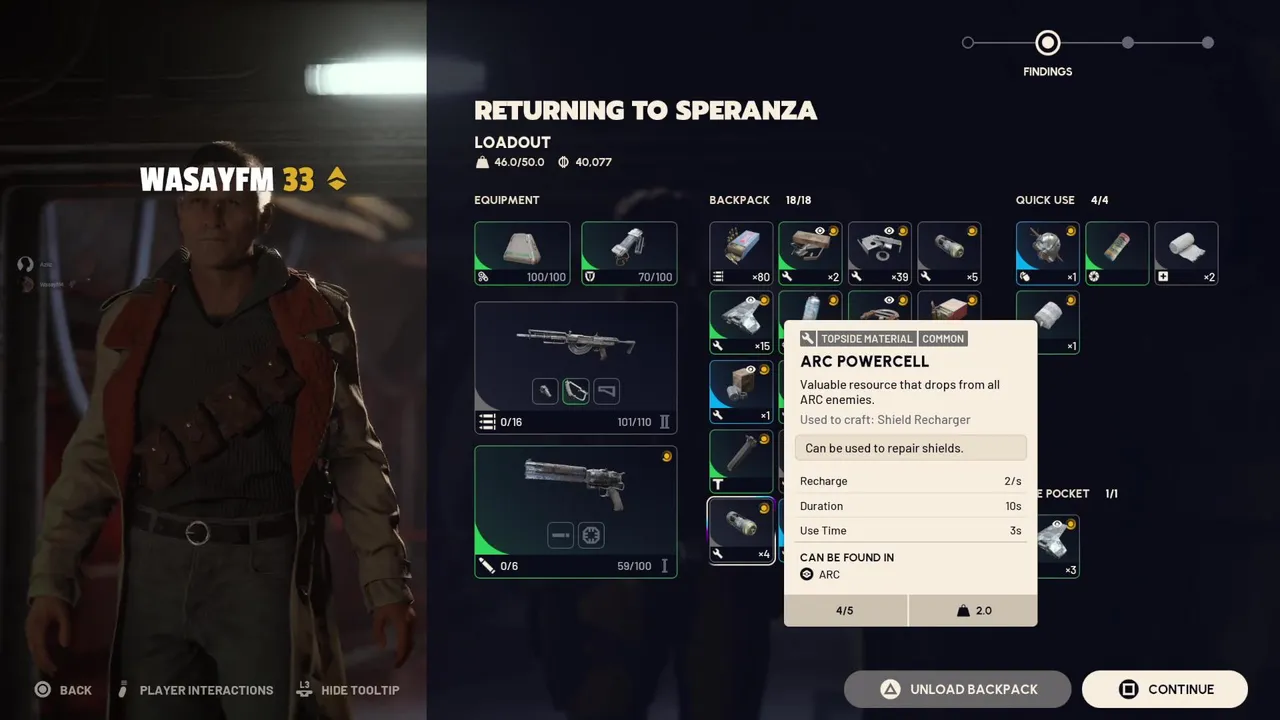Select the backpack item with quantity 39
The image size is (1280, 720).
pyautogui.click(x=880, y=253)
